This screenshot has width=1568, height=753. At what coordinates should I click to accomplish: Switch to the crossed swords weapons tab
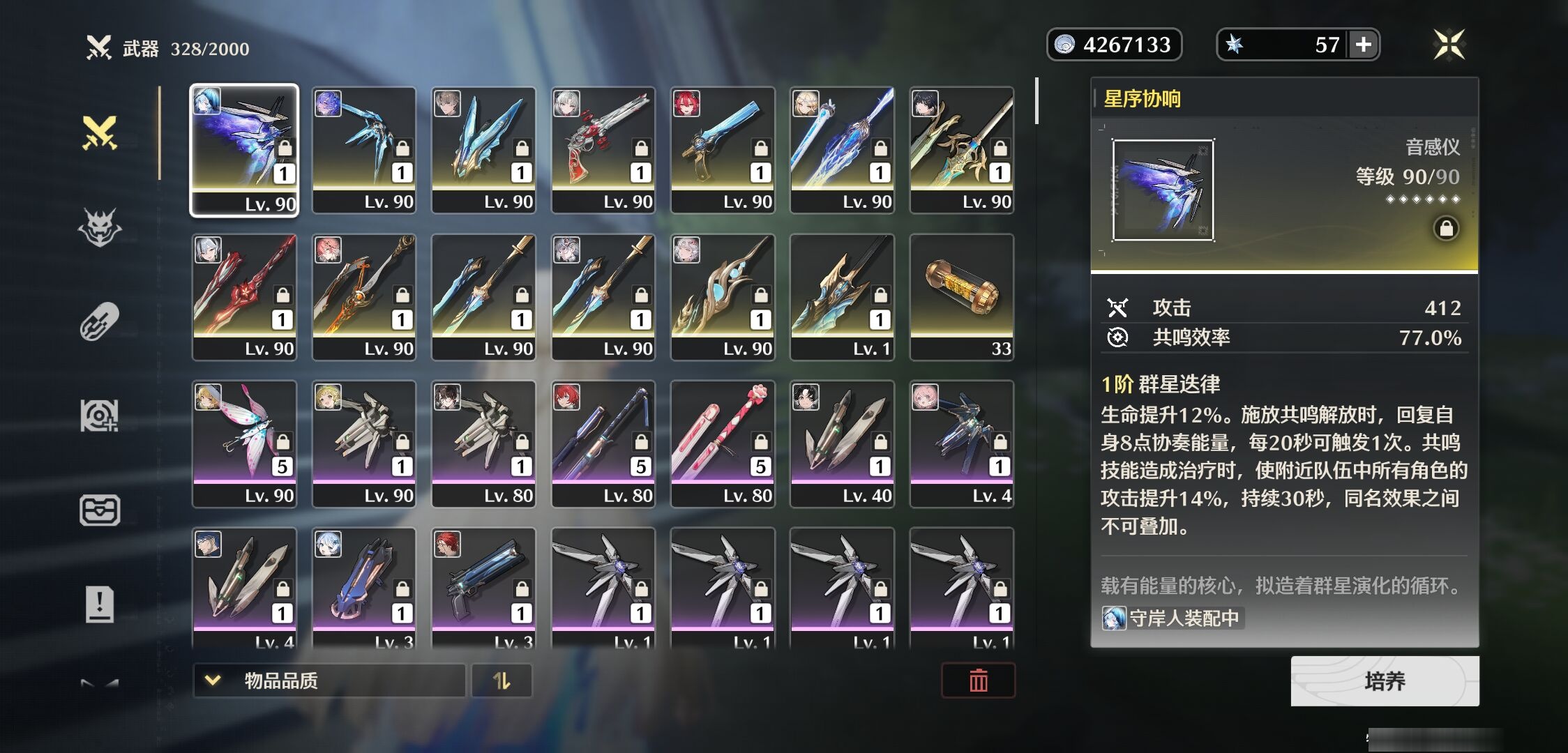(x=100, y=132)
